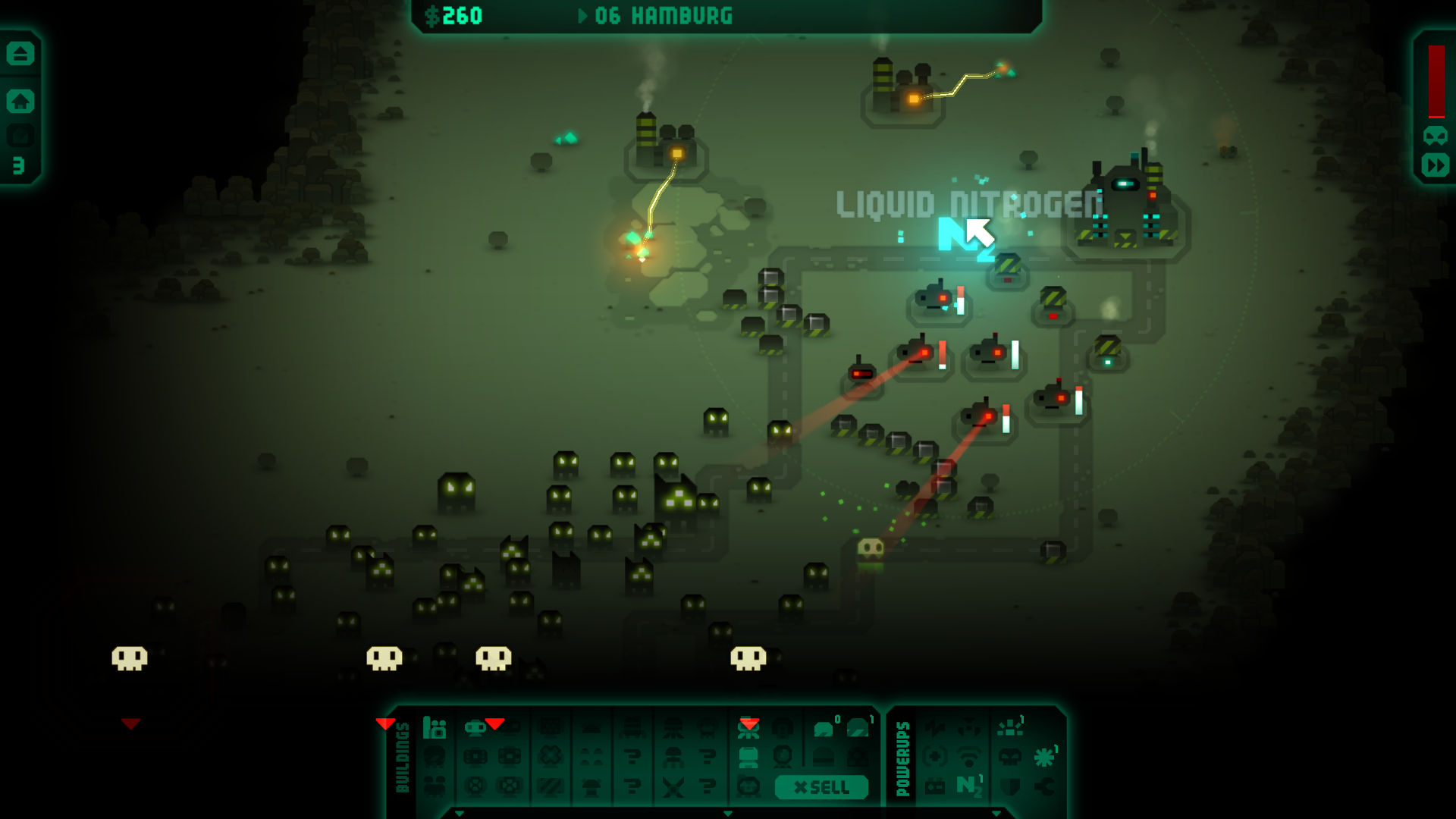
Task: Select the bright canister building icon
Action: (x=748, y=757)
